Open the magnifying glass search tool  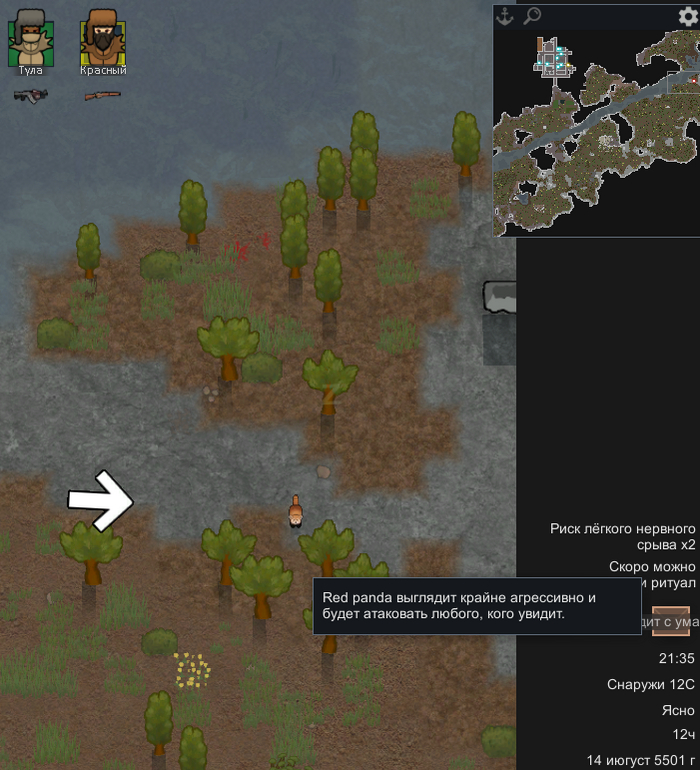coord(532,16)
